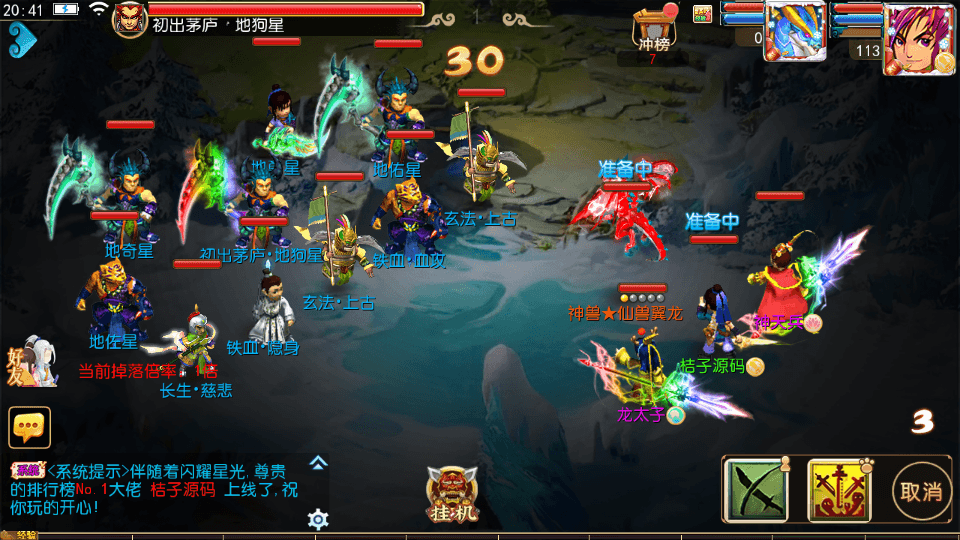
Task: Open the chat speech-bubble button
Action: tap(29, 427)
